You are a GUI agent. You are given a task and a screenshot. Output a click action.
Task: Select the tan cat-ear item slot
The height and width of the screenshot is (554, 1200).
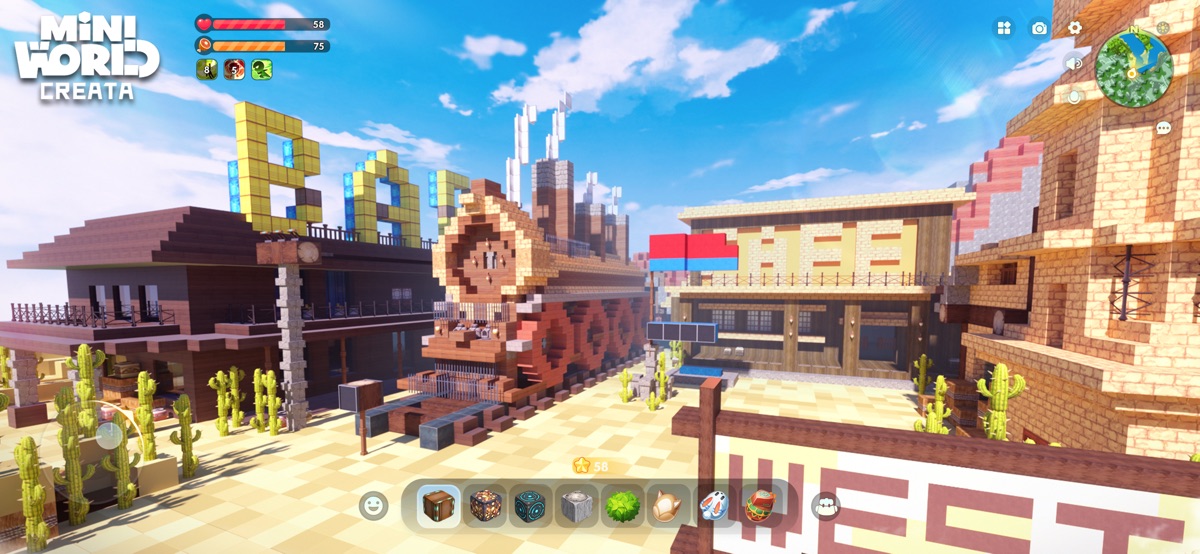[667, 506]
